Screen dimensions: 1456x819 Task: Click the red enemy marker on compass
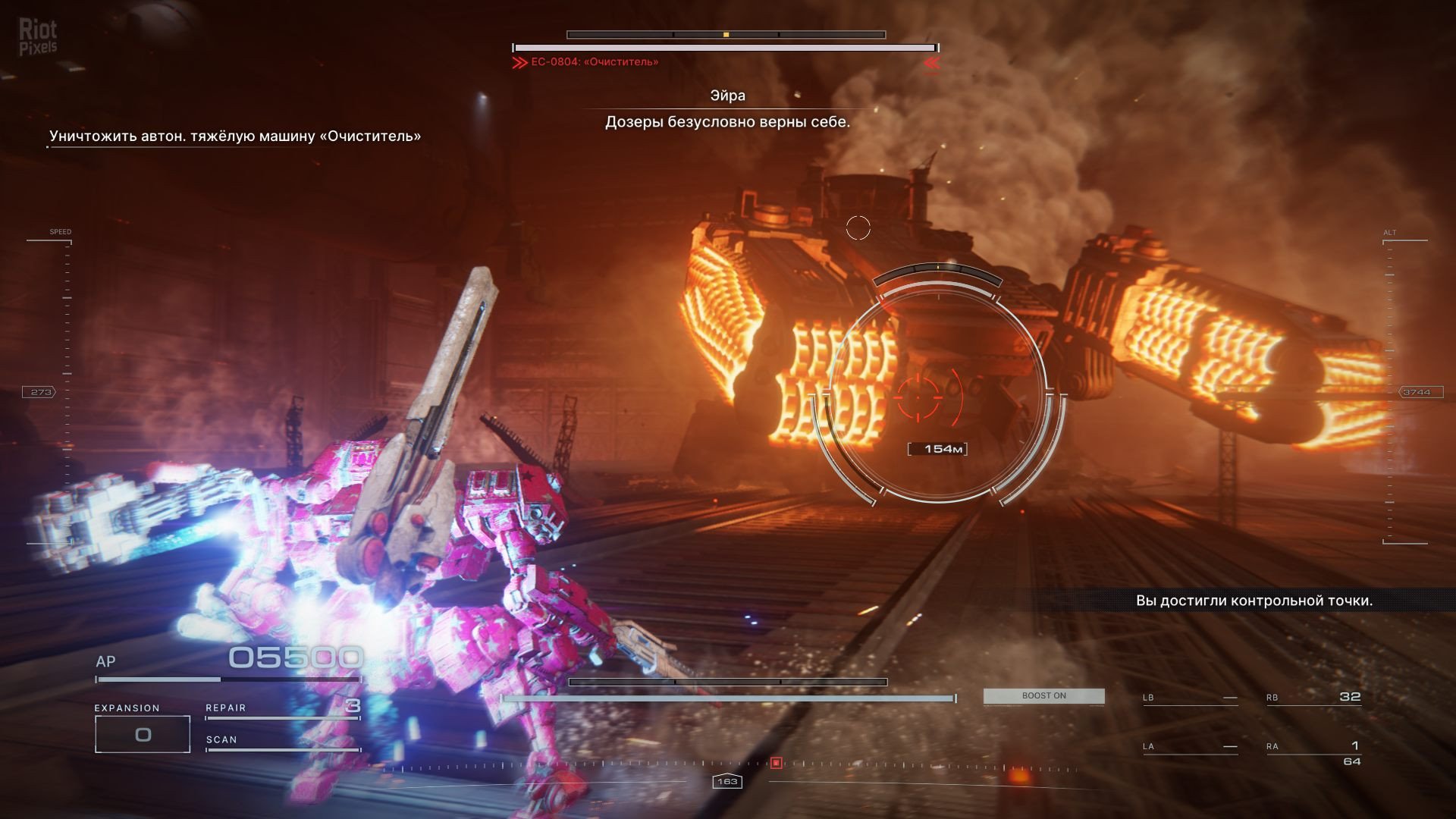pyautogui.click(x=776, y=763)
